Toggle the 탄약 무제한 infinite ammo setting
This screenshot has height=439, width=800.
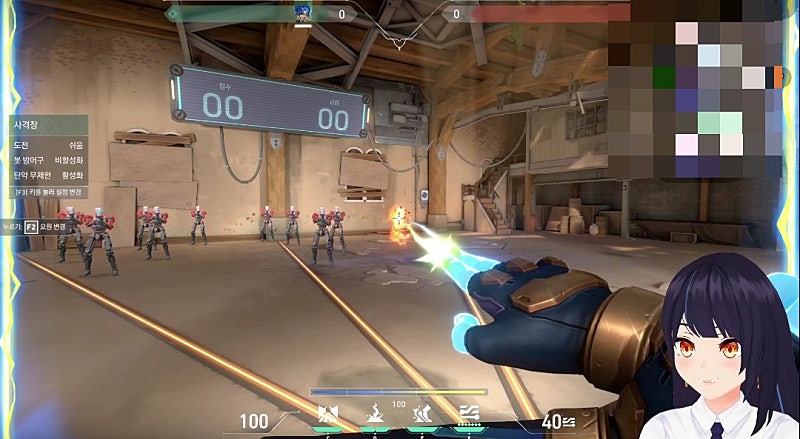click(47, 175)
